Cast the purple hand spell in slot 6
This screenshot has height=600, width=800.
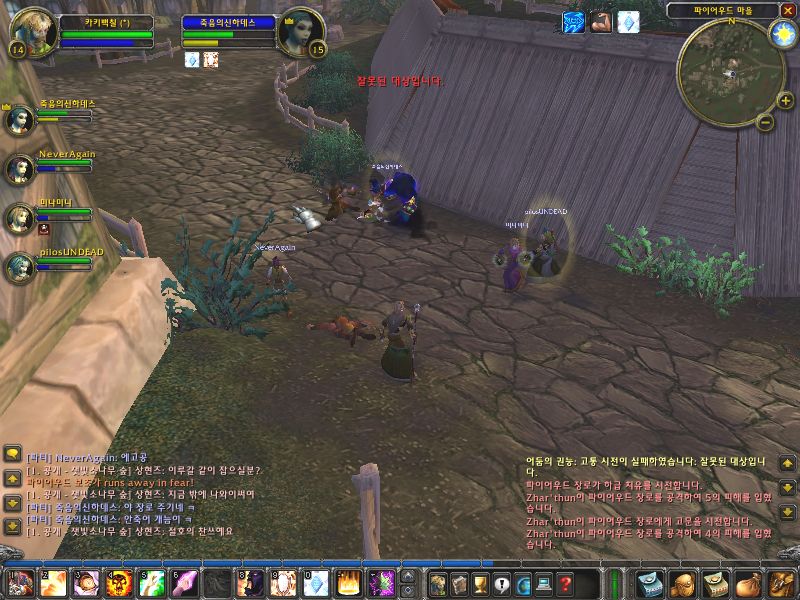tap(186, 582)
